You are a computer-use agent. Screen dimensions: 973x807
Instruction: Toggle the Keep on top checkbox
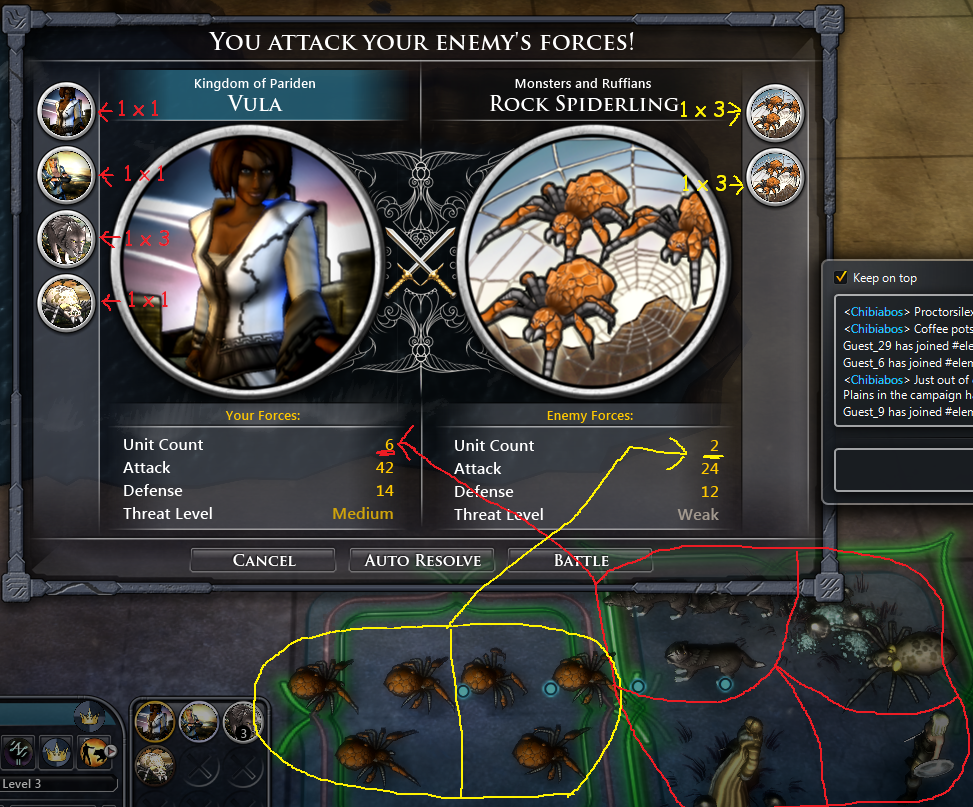[x=841, y=277]
